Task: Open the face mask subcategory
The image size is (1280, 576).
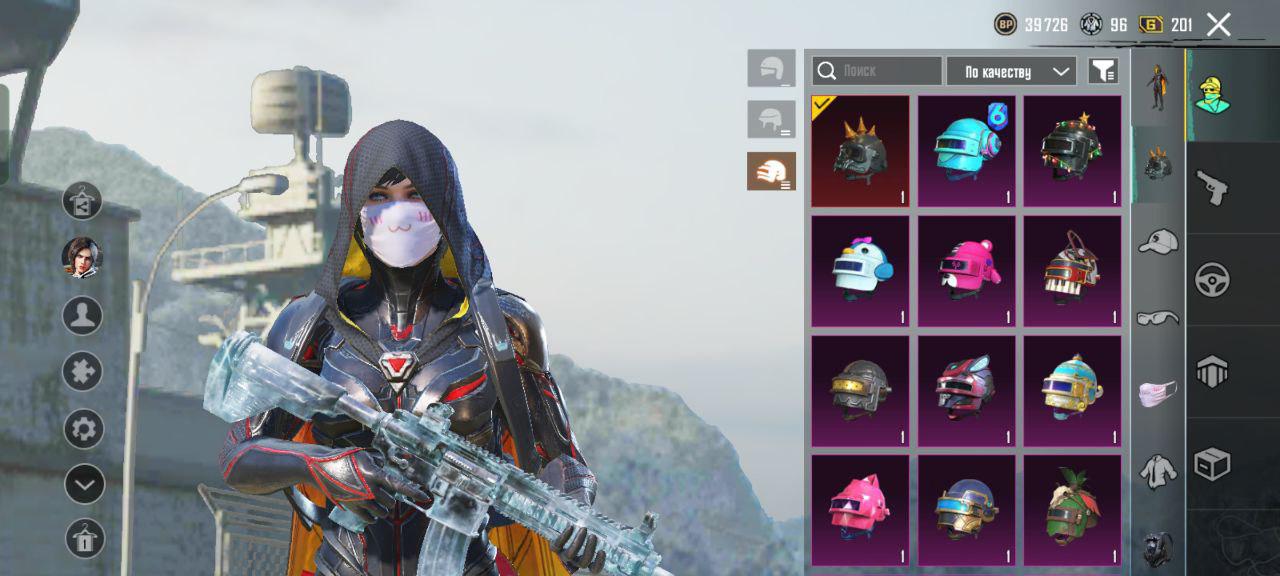Action: click(x=1158, y=393)
